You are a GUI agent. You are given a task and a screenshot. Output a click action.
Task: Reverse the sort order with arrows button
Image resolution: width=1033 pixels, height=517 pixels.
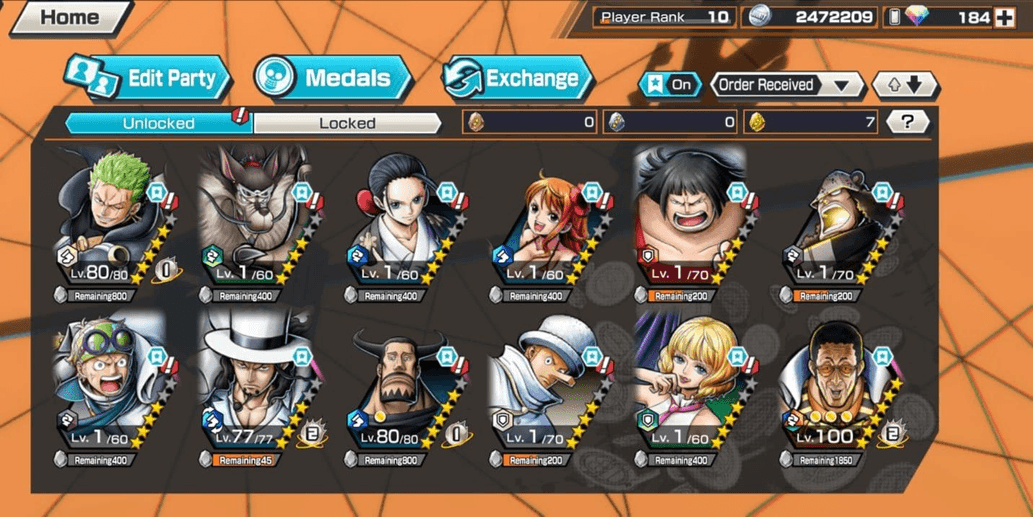(905, 85)
